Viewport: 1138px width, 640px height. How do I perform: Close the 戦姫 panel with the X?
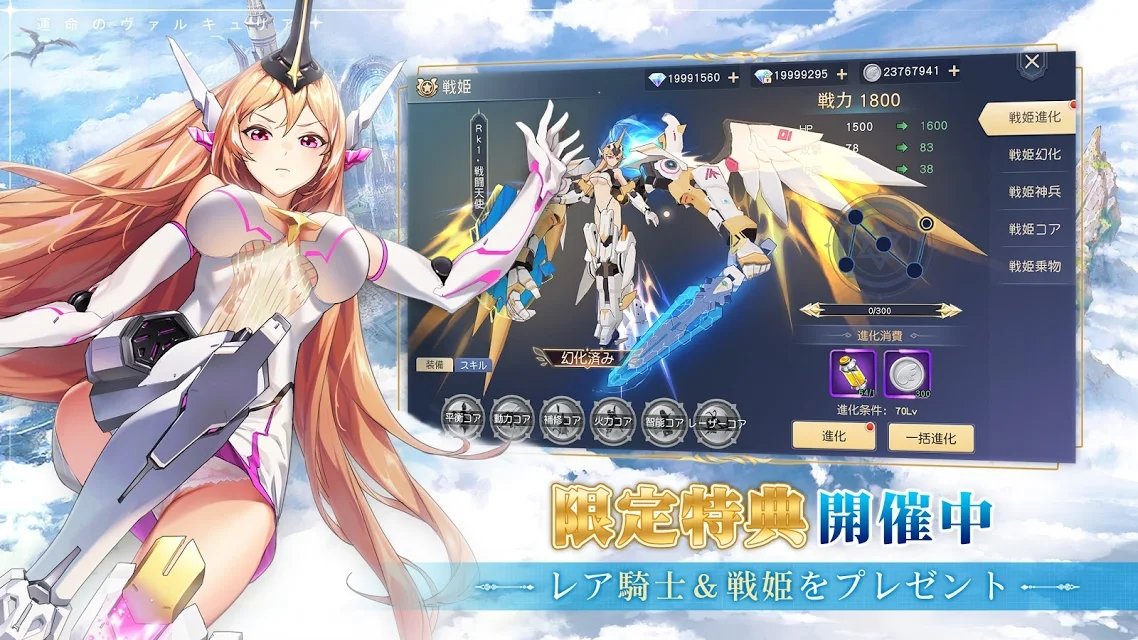(x=1033, y=62)
